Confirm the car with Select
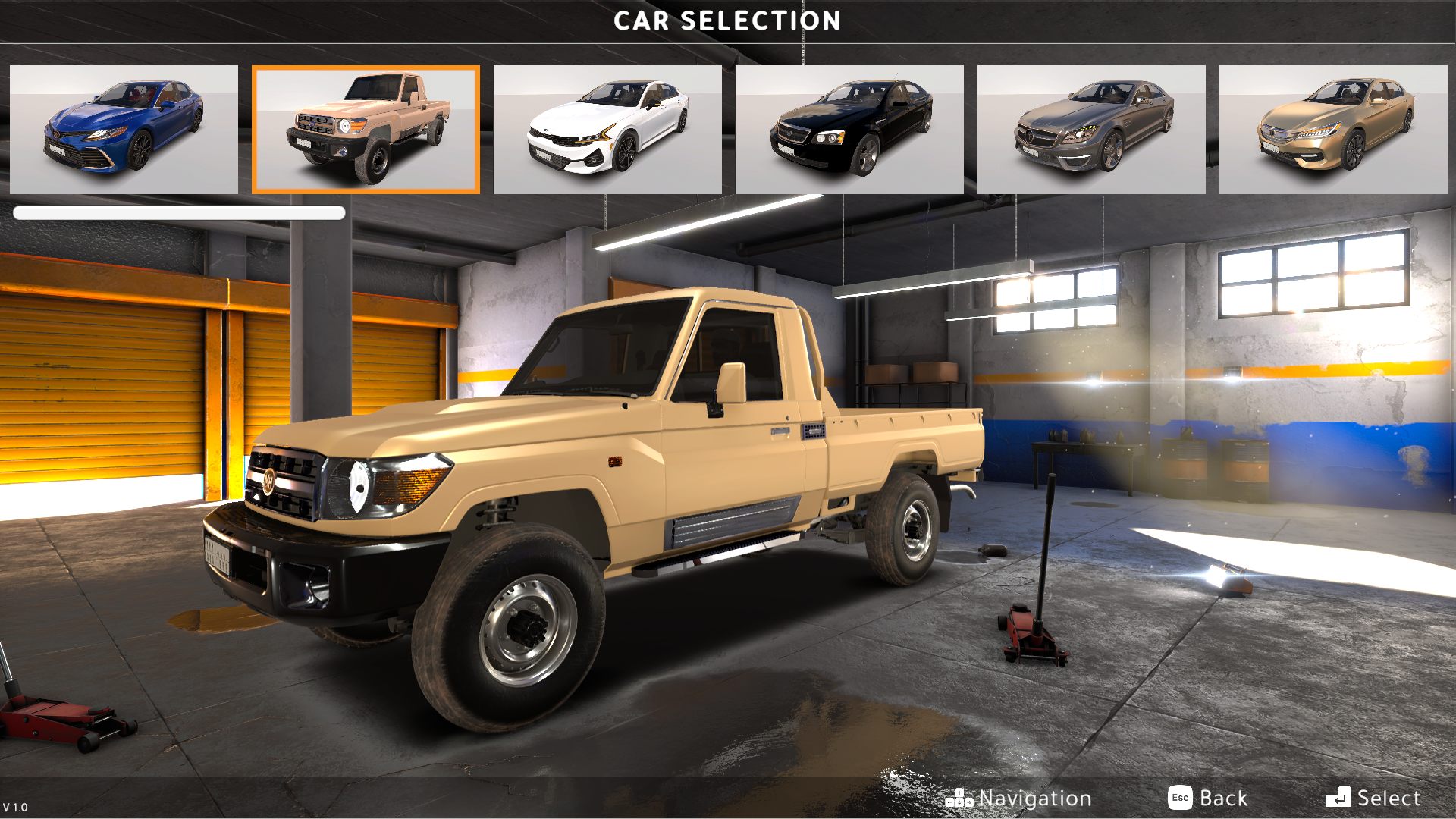 [1373, 798]
